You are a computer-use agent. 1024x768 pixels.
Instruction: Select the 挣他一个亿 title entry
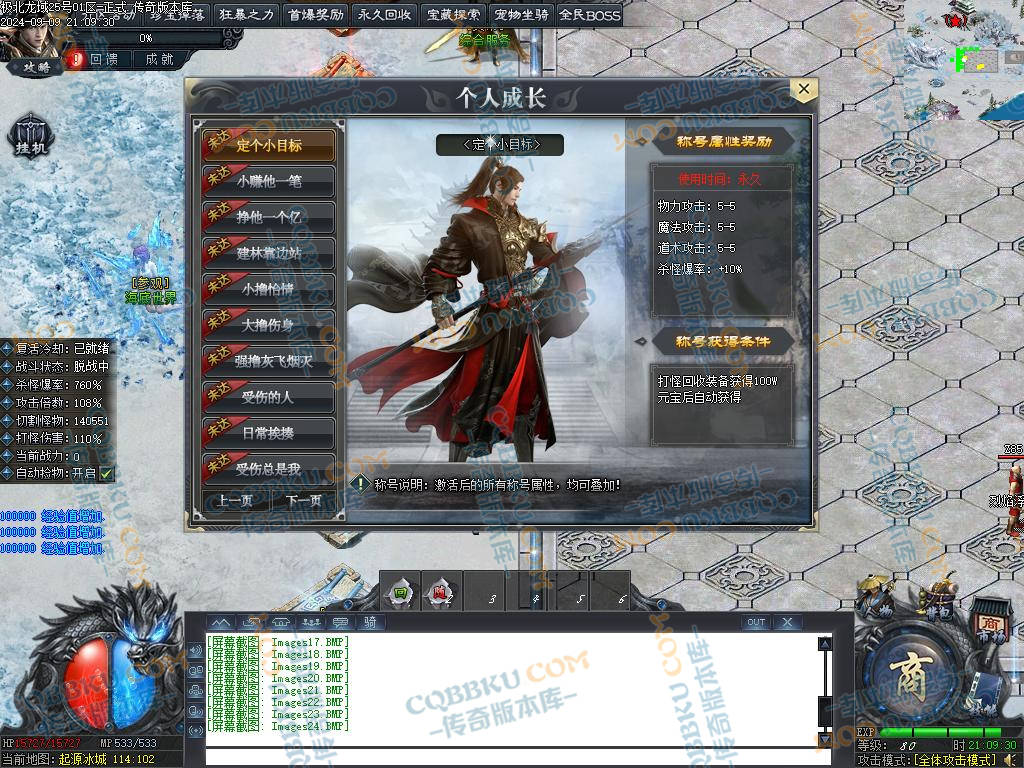(x=269, y=217)
